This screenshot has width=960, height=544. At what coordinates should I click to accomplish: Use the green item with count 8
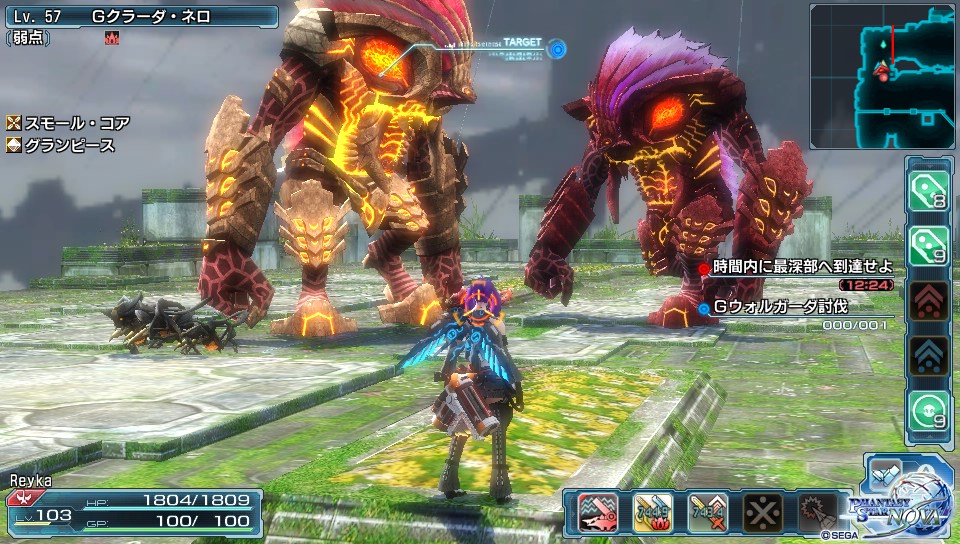[x=928, y=191]
